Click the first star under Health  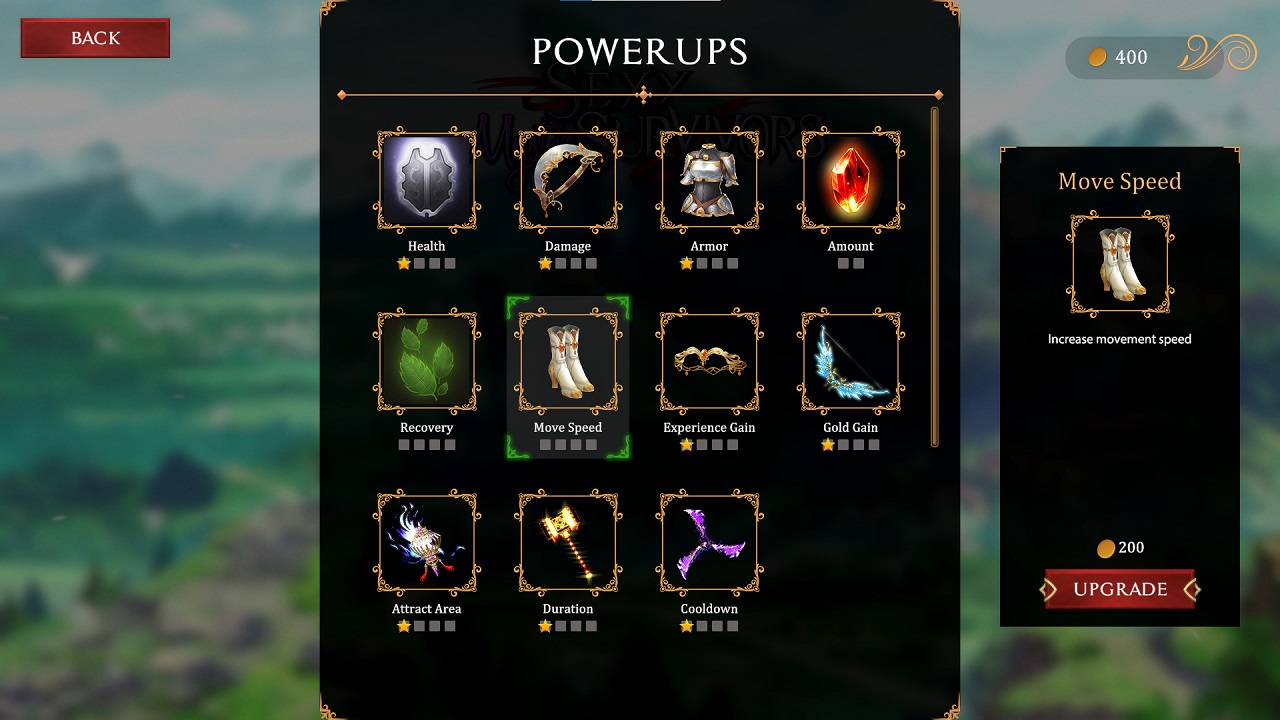click(x=404, y=263)
